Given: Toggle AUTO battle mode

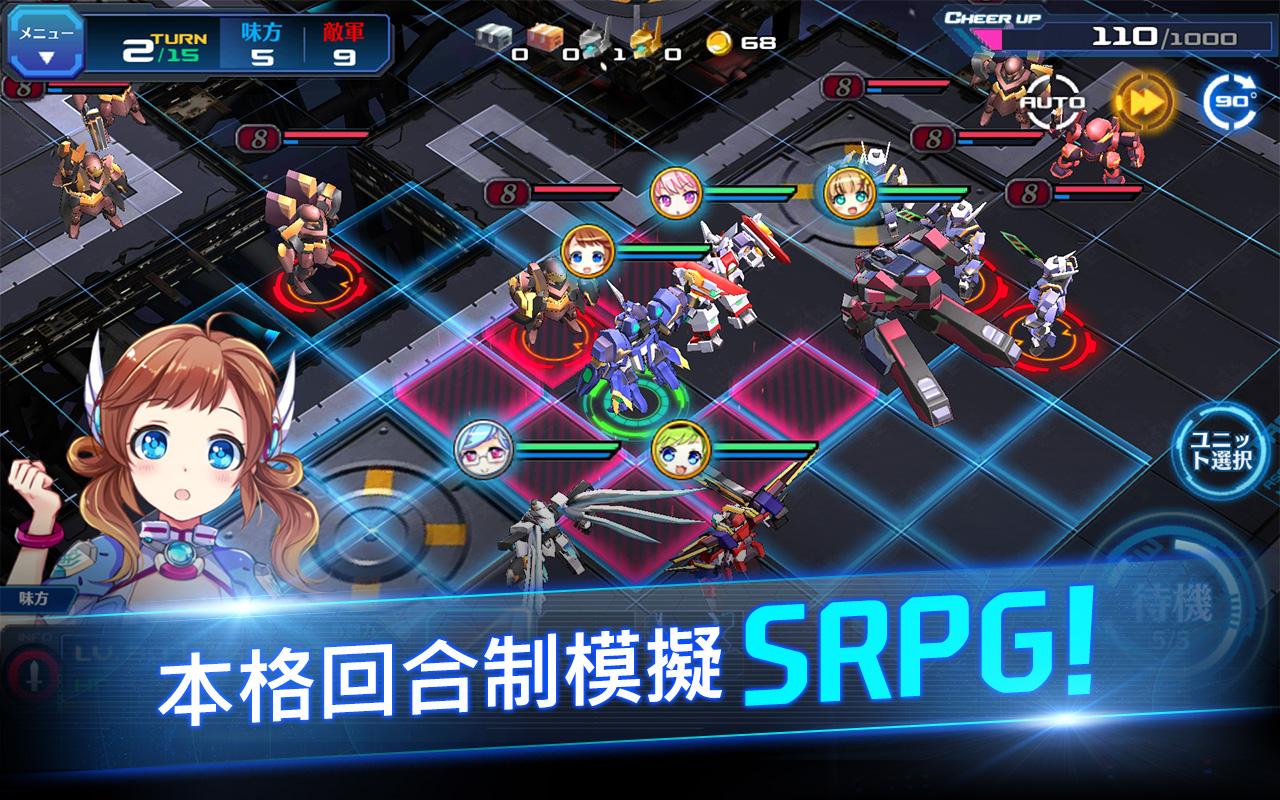Looking at the screenshot, I should [1051, 100].
